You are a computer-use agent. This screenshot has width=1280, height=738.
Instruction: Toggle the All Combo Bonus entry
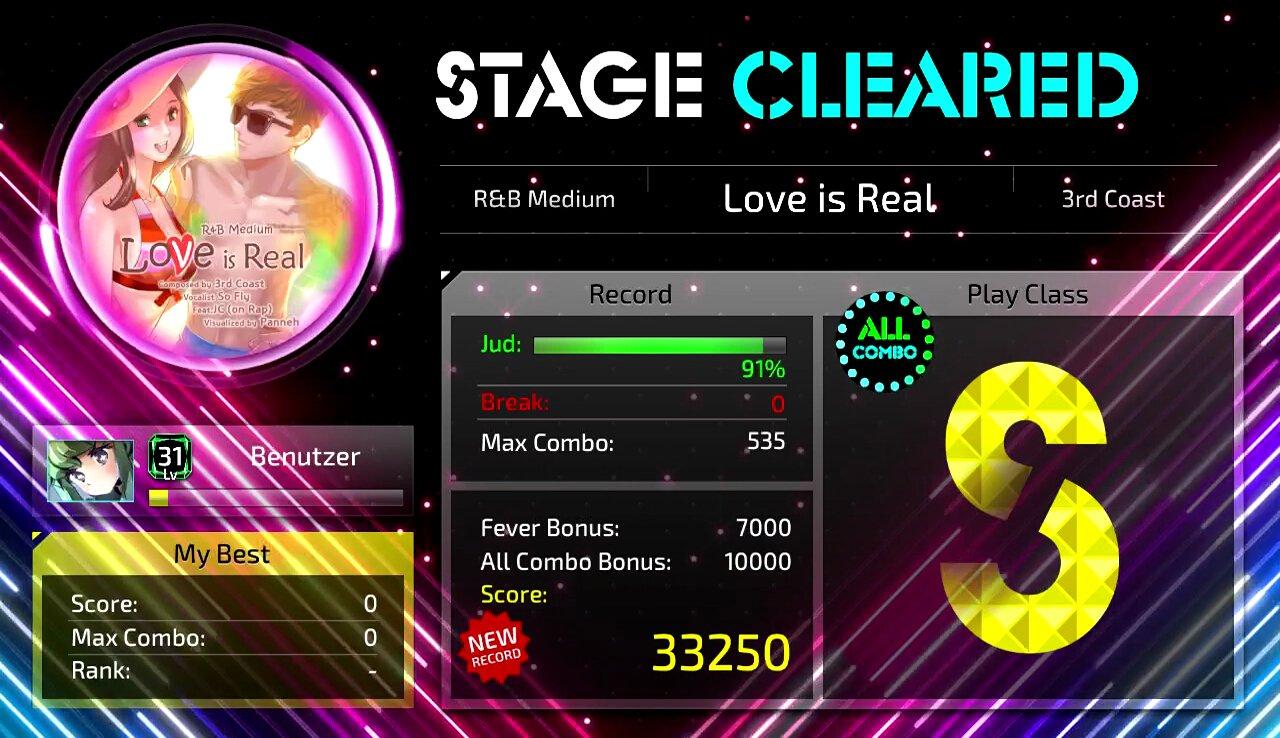[x=630, y=562]
